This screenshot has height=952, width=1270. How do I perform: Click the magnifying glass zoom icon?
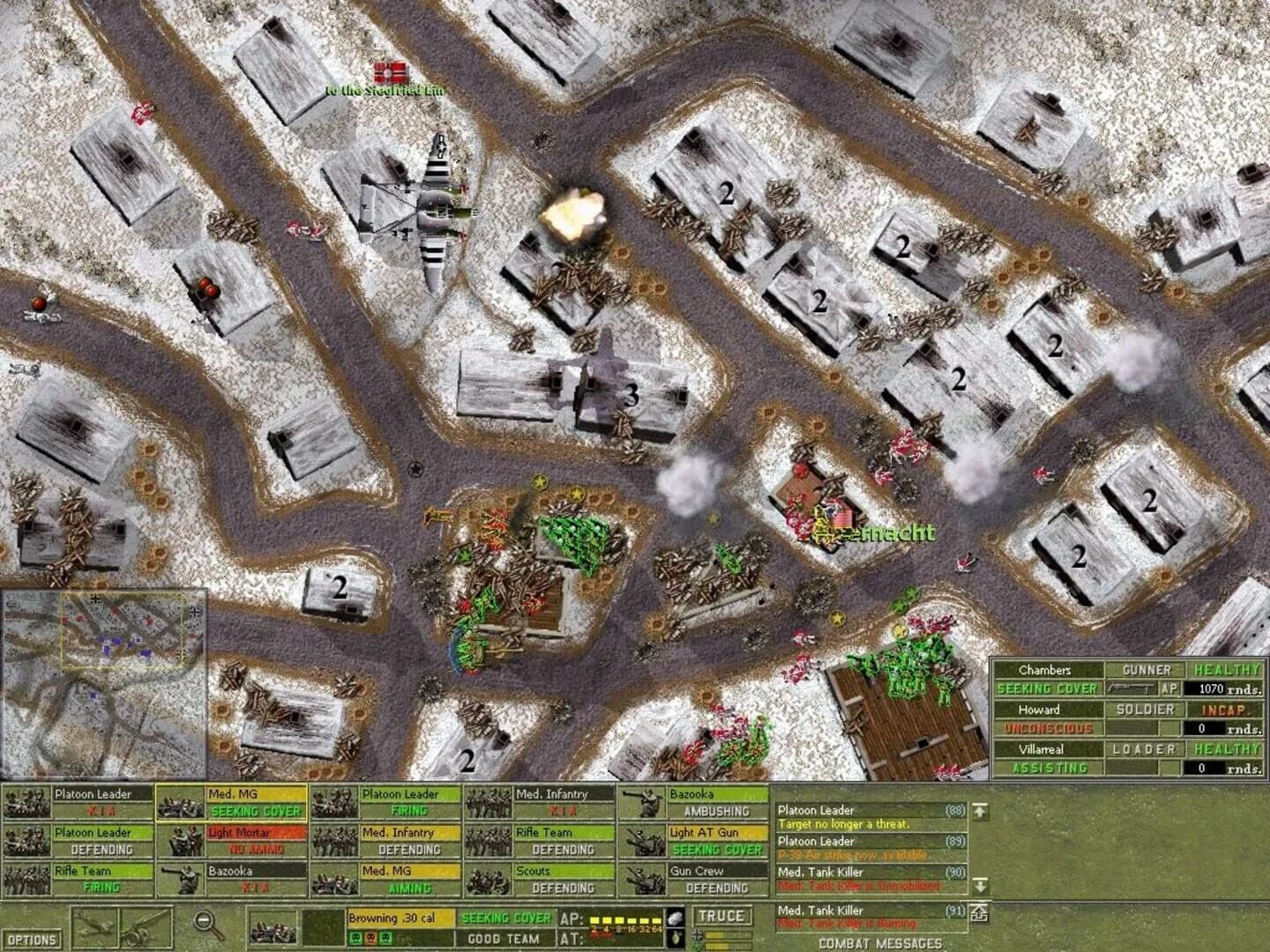point(206,923)
